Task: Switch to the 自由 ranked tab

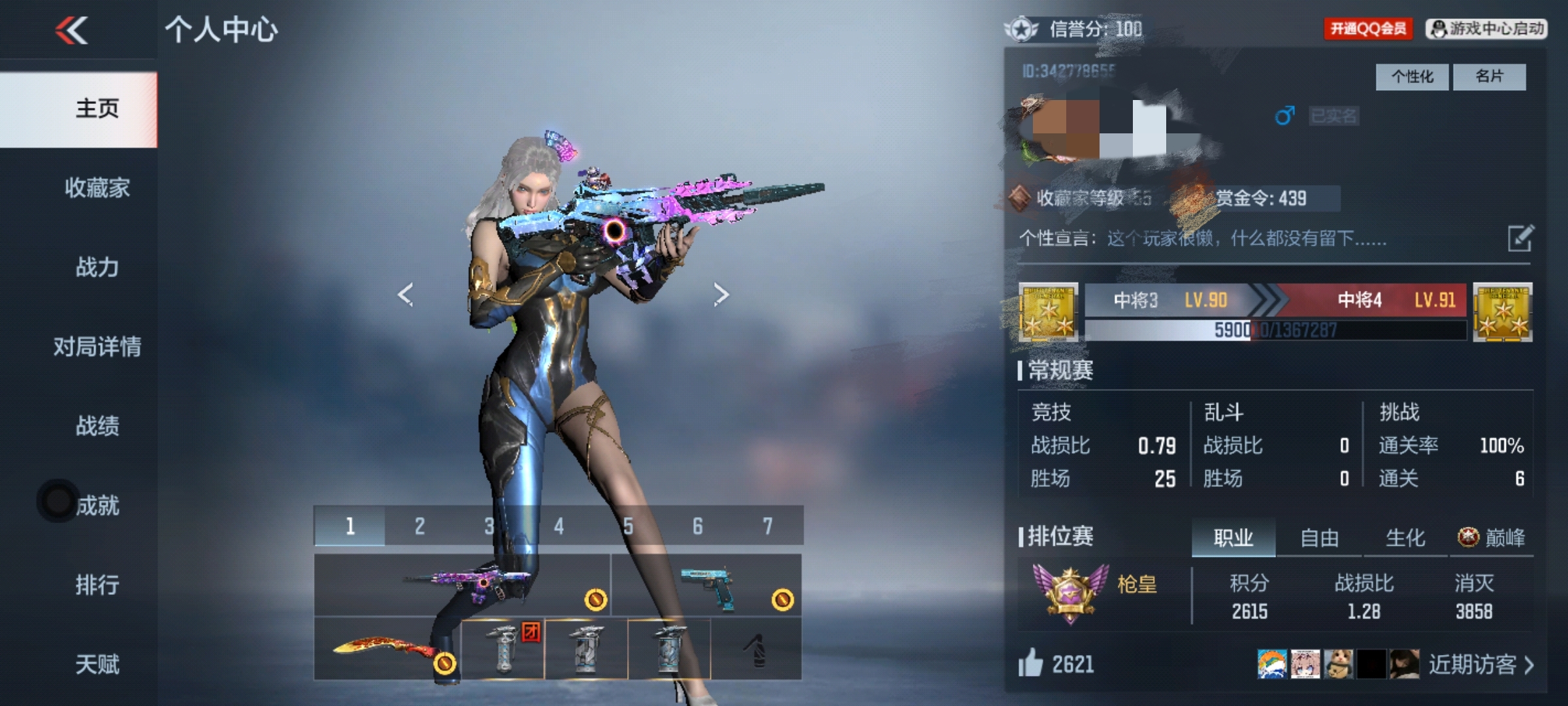Action: click(x=1319, y=538)
